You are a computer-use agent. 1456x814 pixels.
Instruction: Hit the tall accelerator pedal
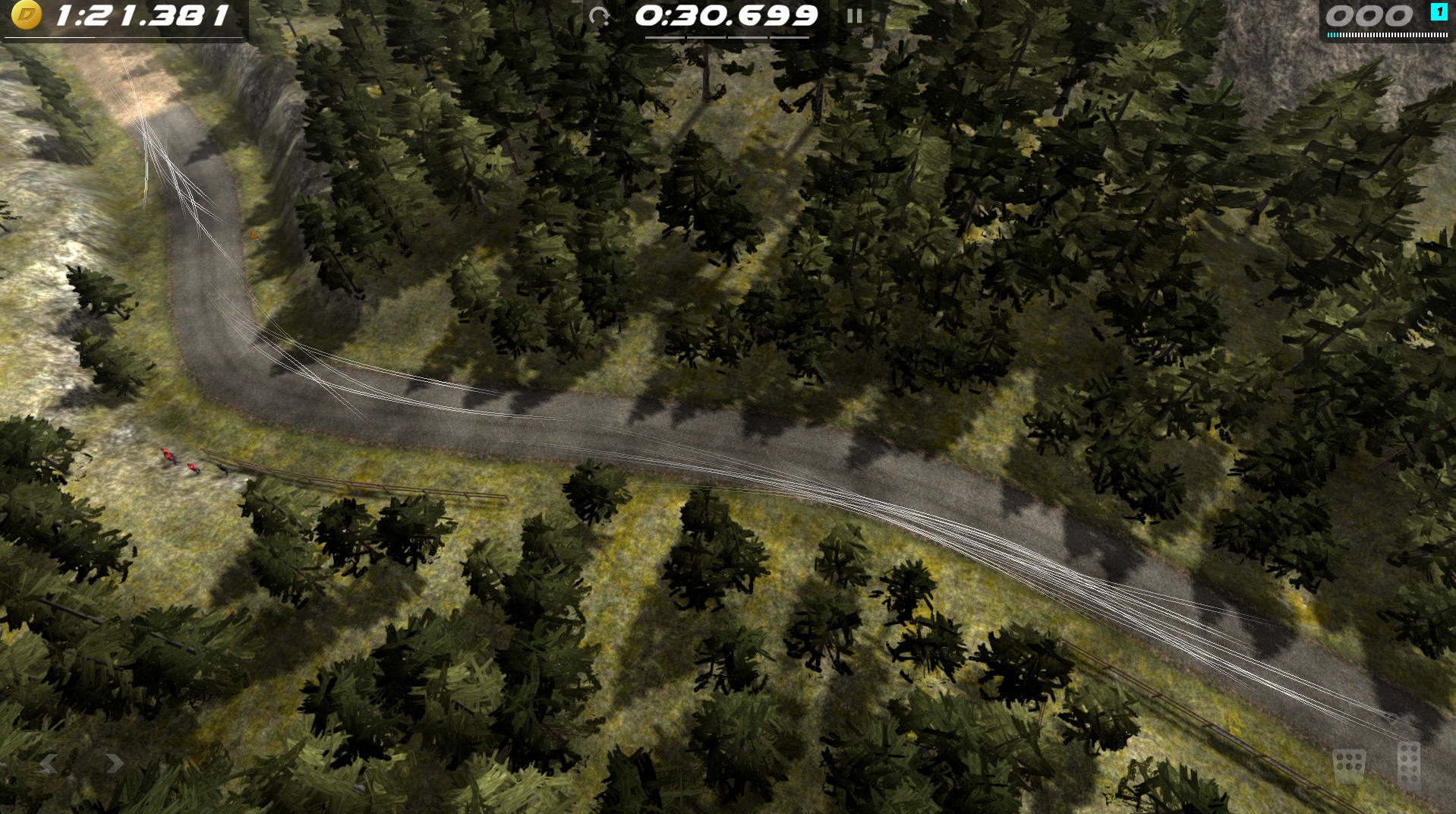(1408, 765)
